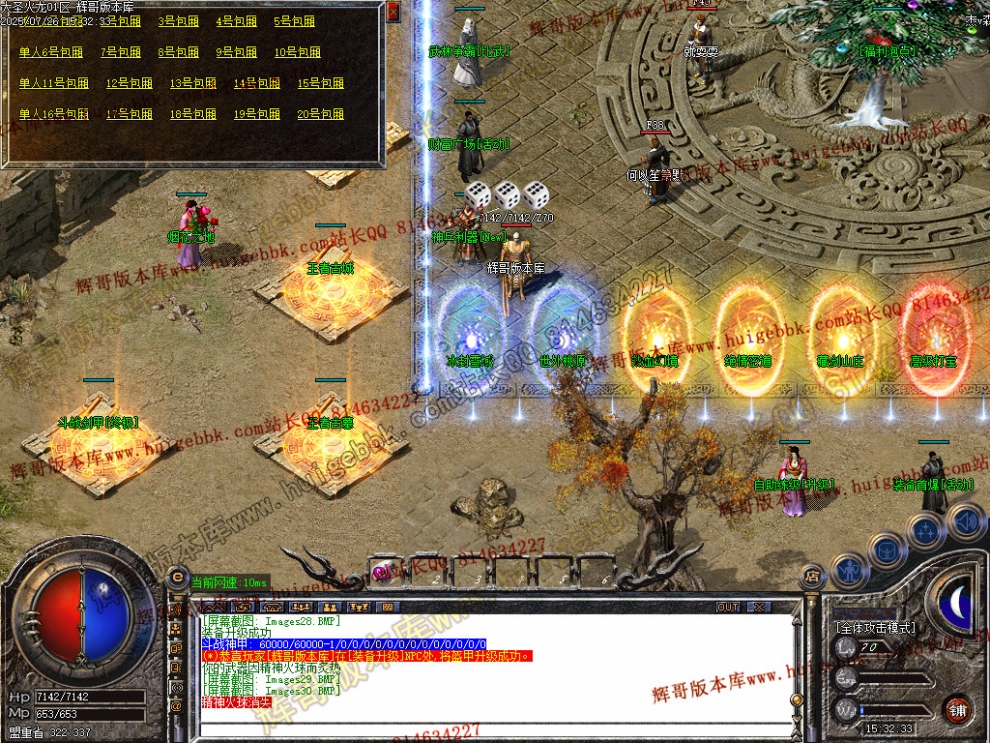Image resolution: width=990 pixels, height=743 pixels.
Task: Select the pink item in belt slot
Action: (x=380, y=571)
